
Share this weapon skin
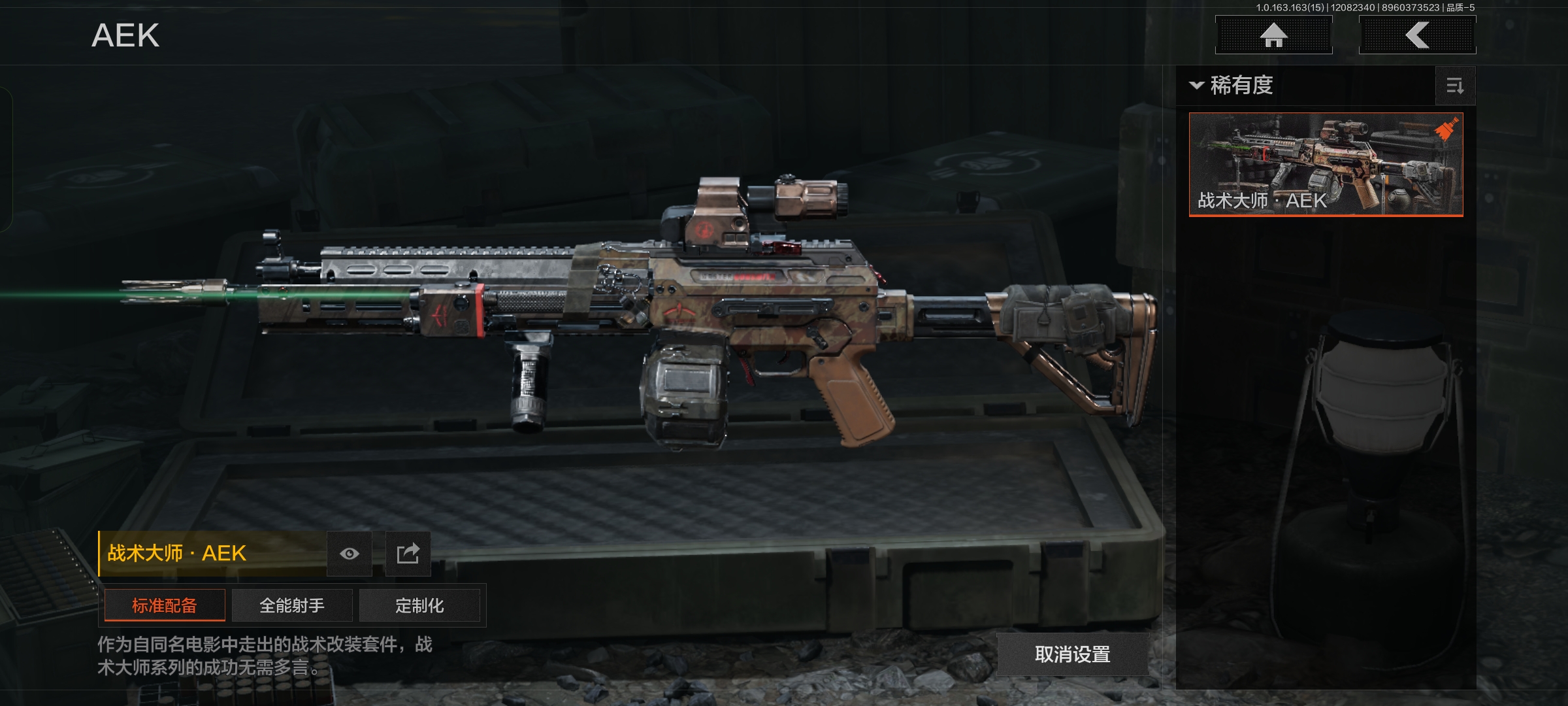click(x=408, y=554)
